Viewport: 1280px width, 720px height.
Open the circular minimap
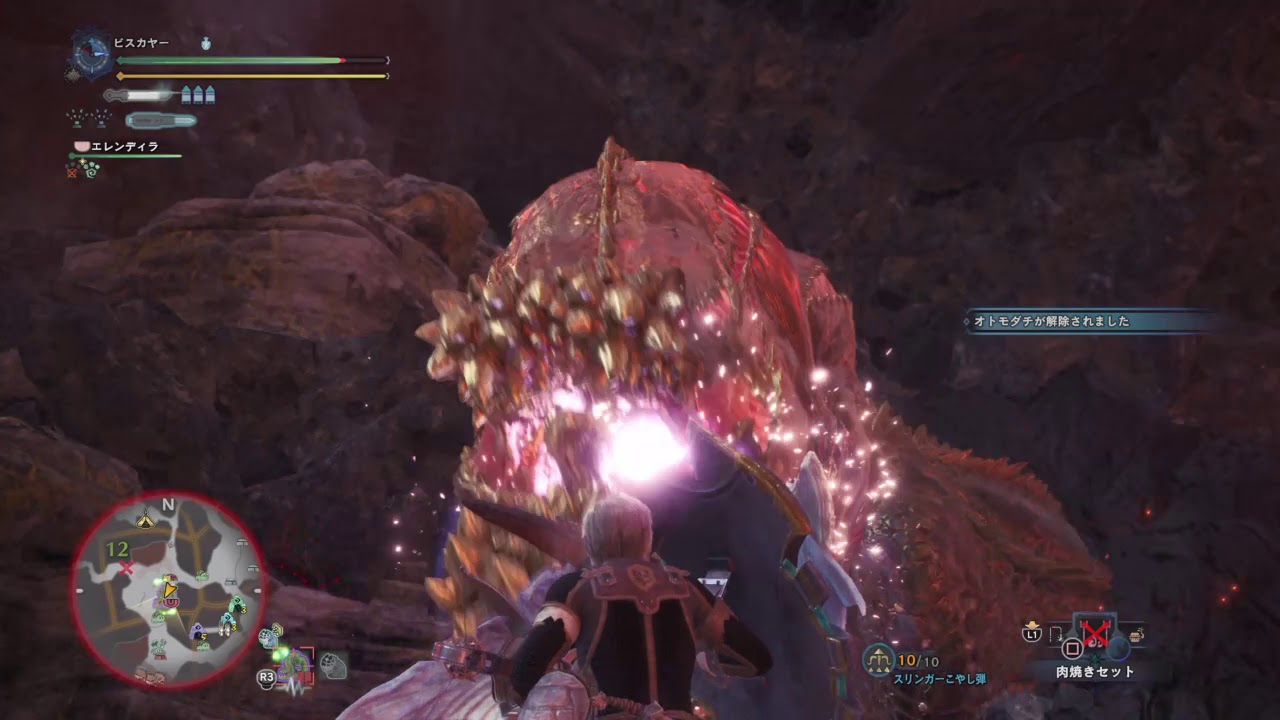(x=168, y=592)
